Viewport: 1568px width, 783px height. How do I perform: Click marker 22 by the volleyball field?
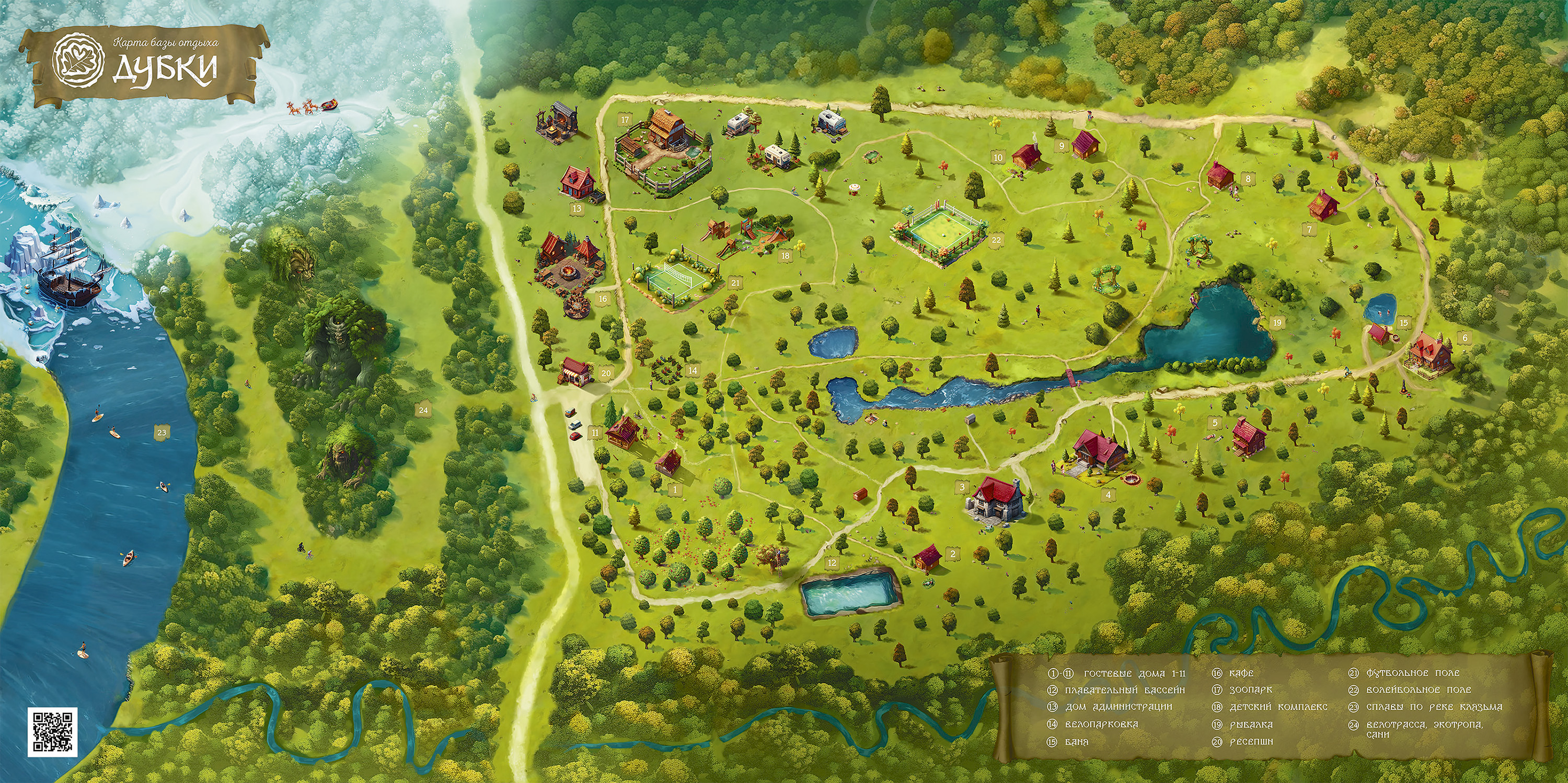(996, 240)
